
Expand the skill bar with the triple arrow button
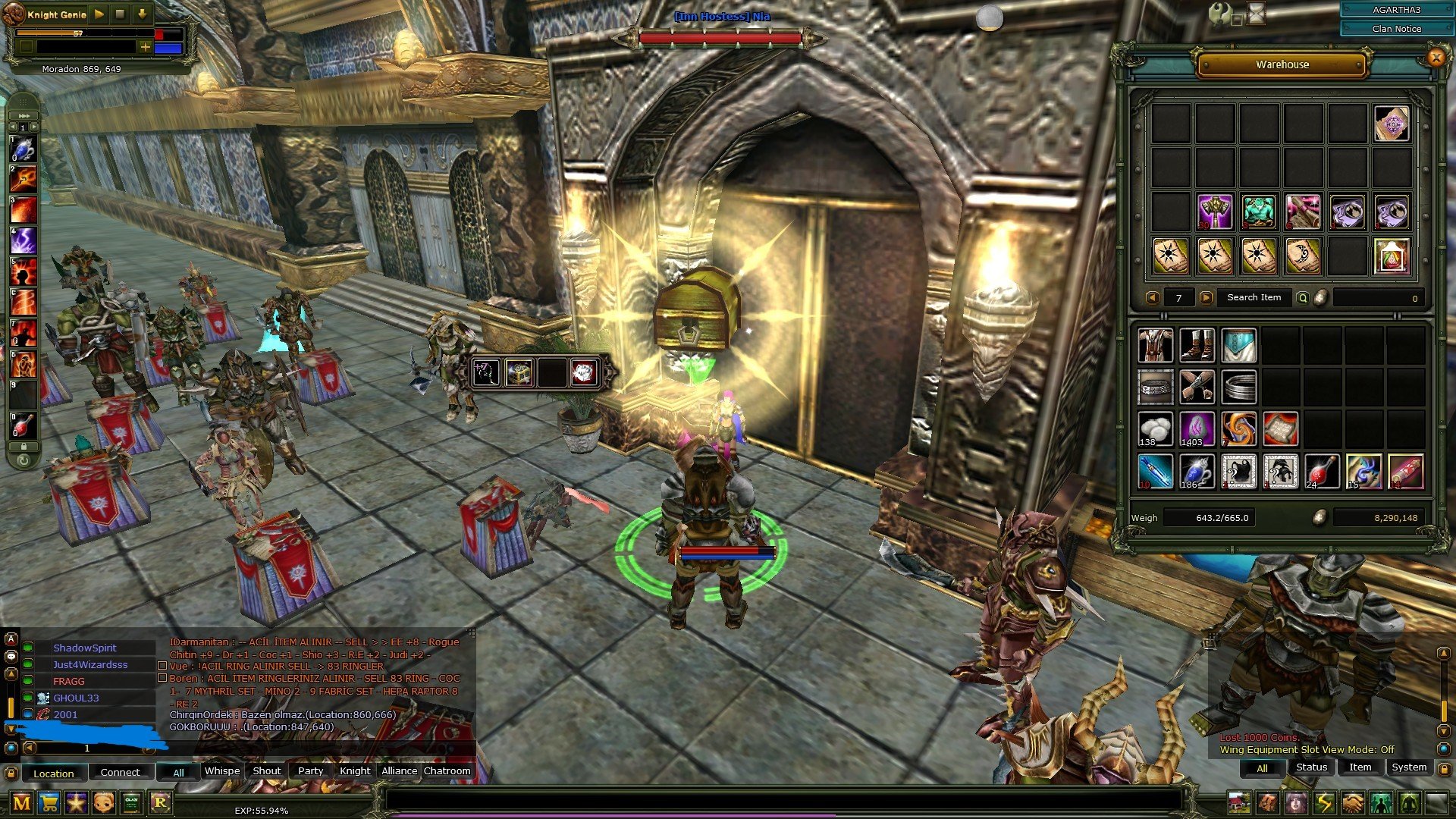click(24, 114)
